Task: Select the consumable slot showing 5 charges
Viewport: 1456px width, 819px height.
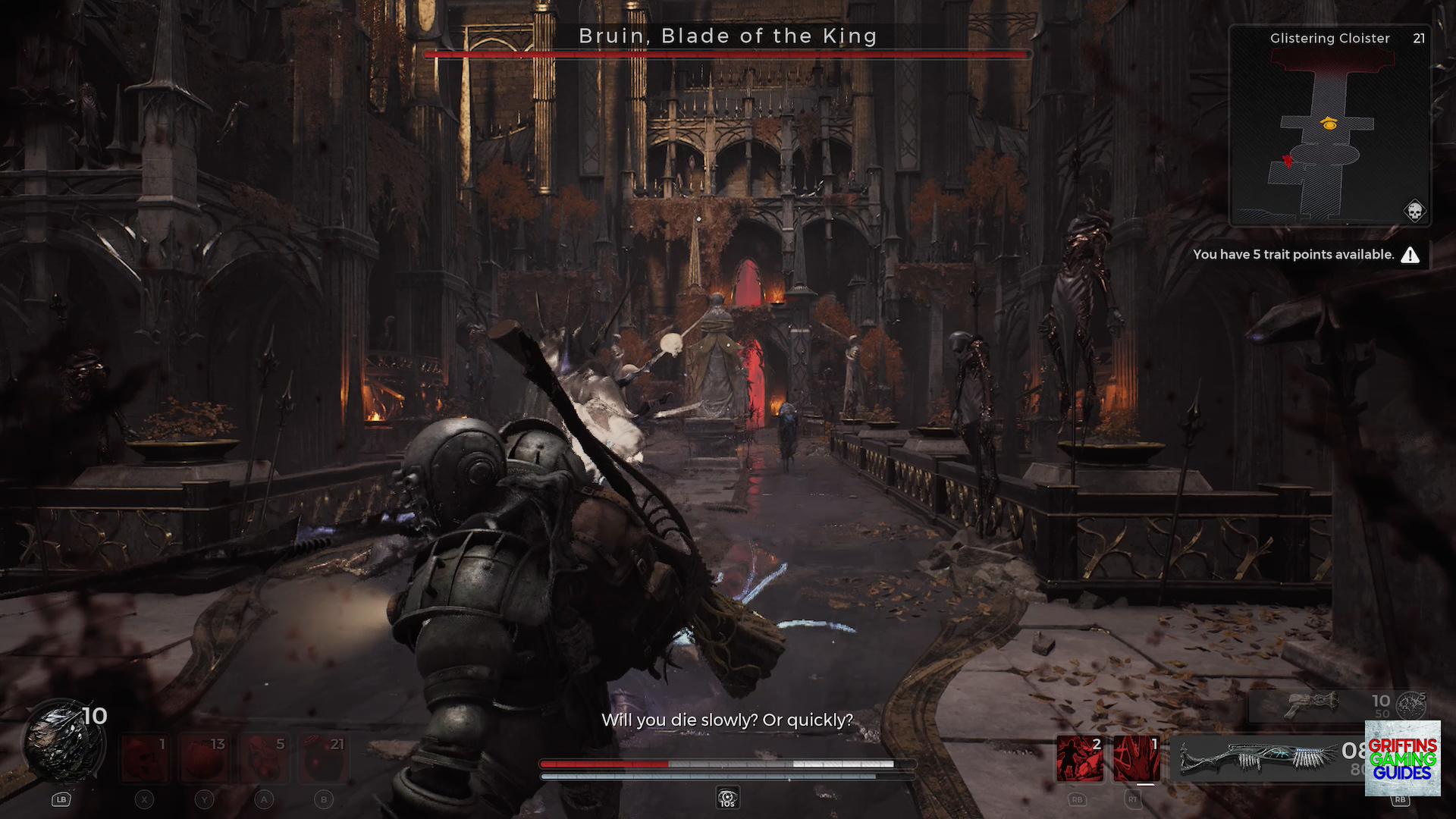Action: coord(265,758)
